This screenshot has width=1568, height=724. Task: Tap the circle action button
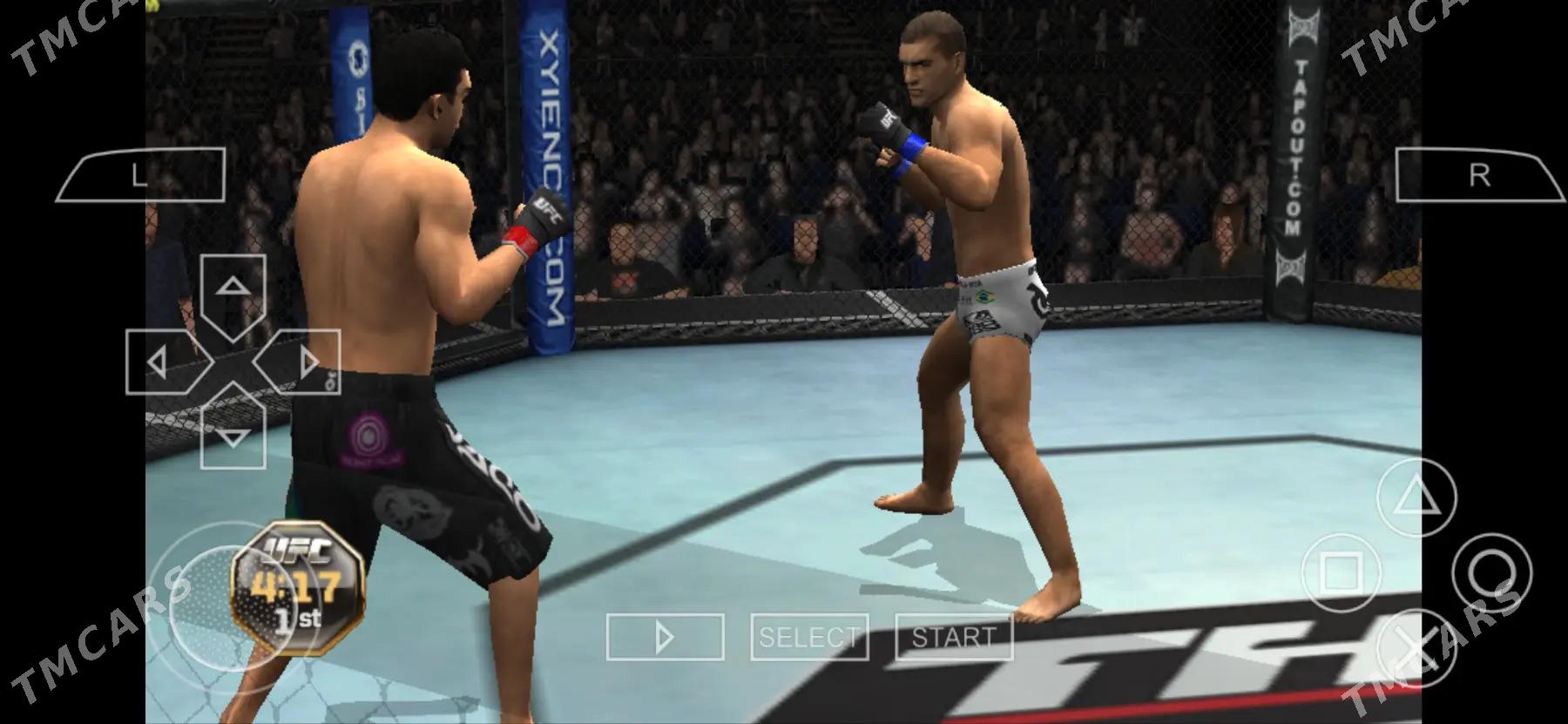coord(1490,572)
